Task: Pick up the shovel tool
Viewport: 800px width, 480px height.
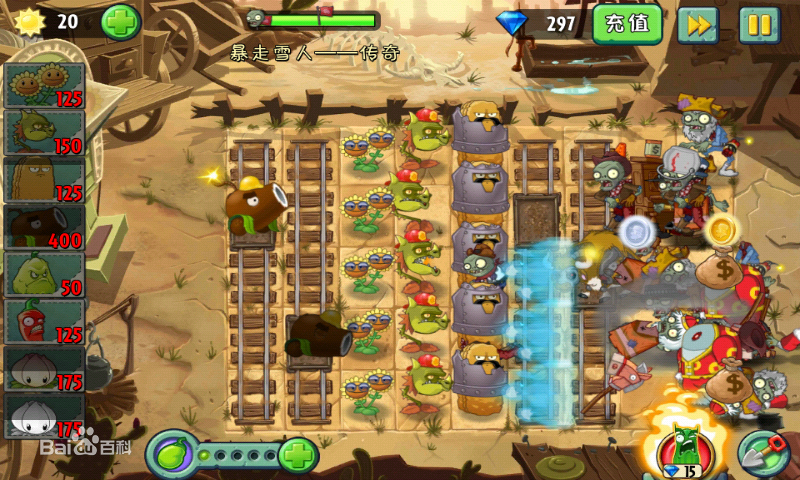Action: tap(763, 453)
